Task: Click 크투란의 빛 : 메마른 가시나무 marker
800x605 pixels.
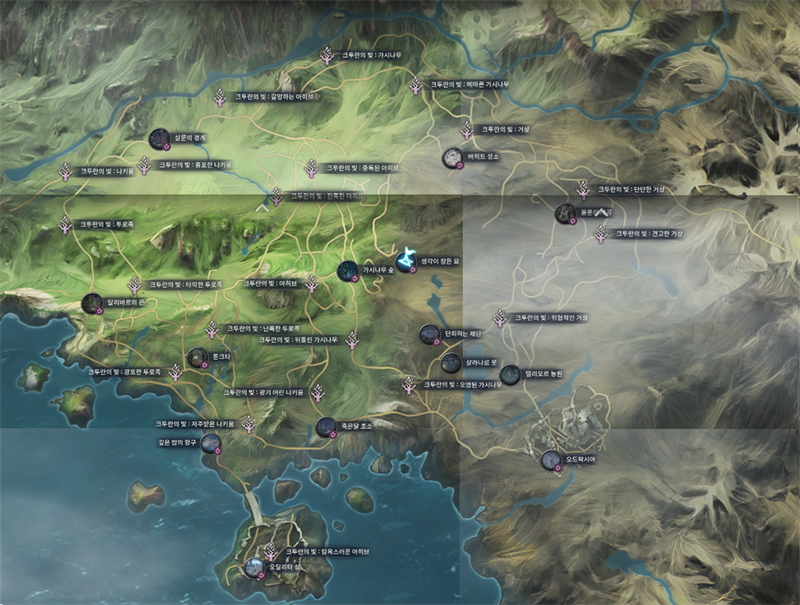Action: pos(415,87)
